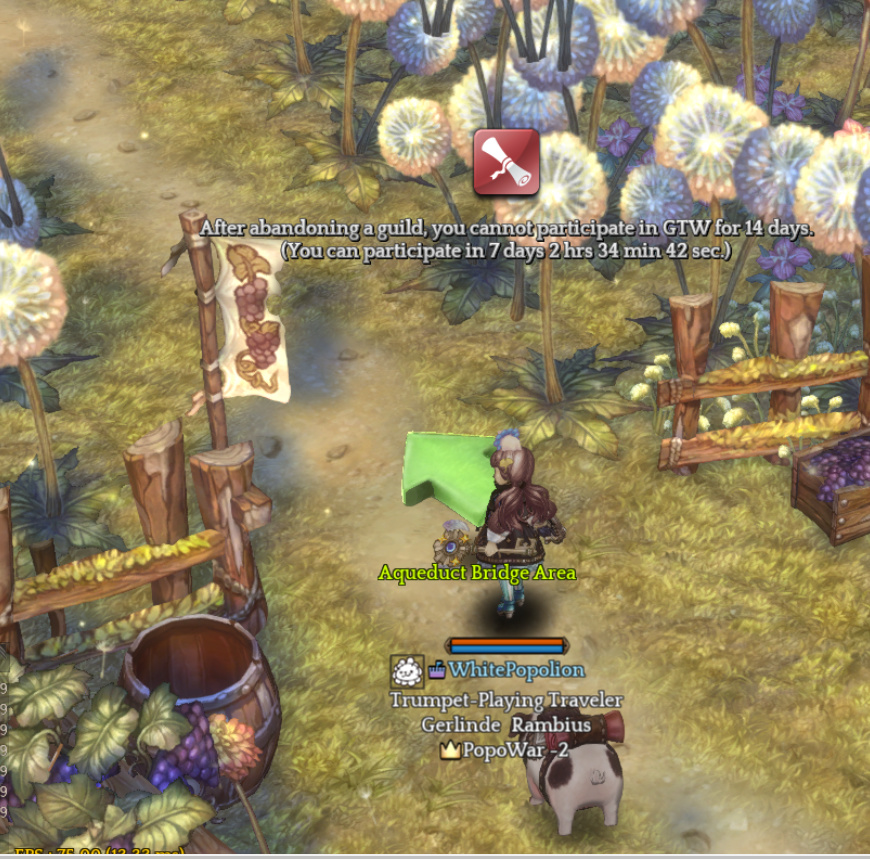Click the red scroll notification icon
The height and width of the screenshot is (859, 870).
click(x=506, y=162)
